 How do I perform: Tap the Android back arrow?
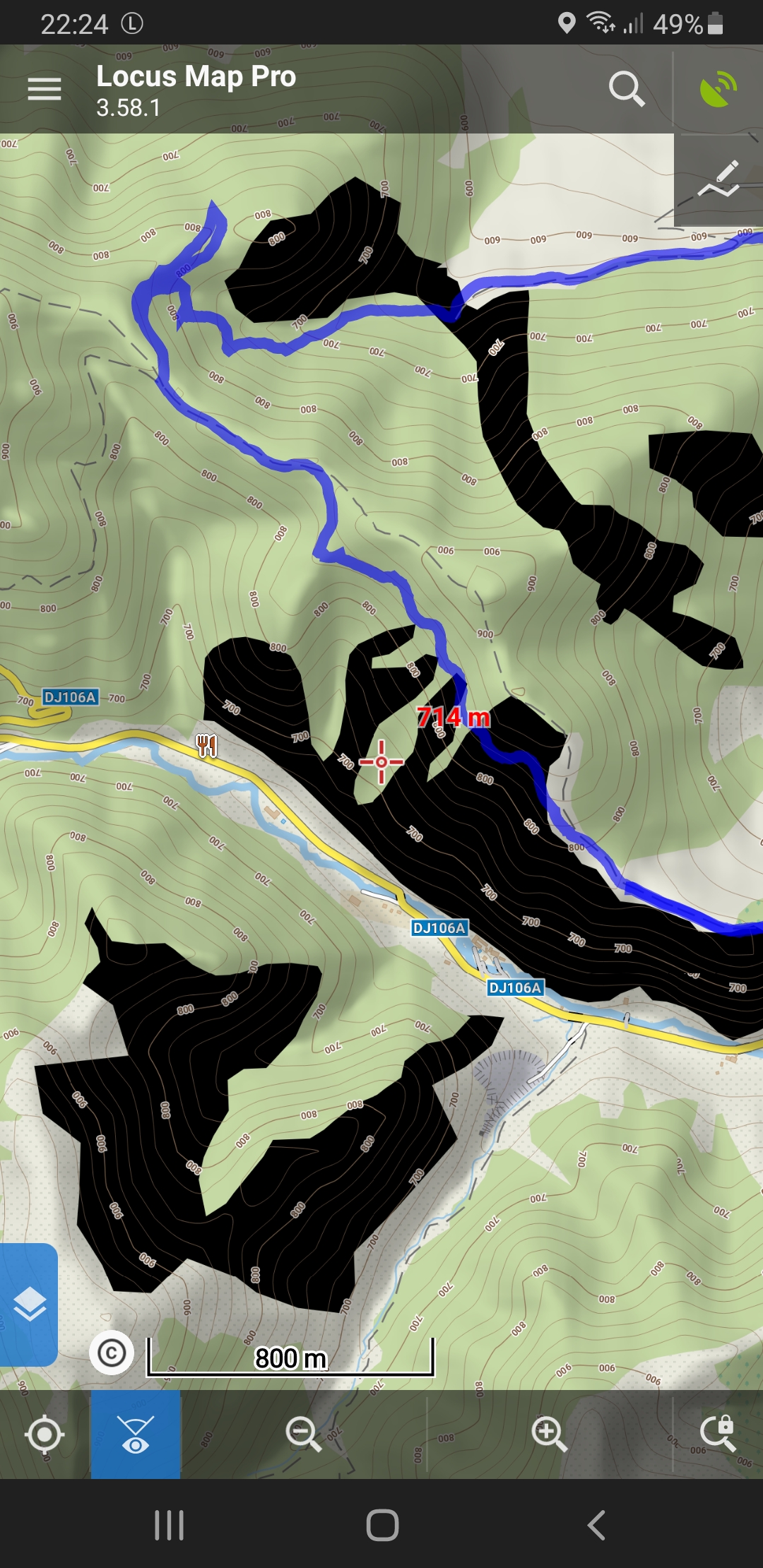tap(597, 1526)
